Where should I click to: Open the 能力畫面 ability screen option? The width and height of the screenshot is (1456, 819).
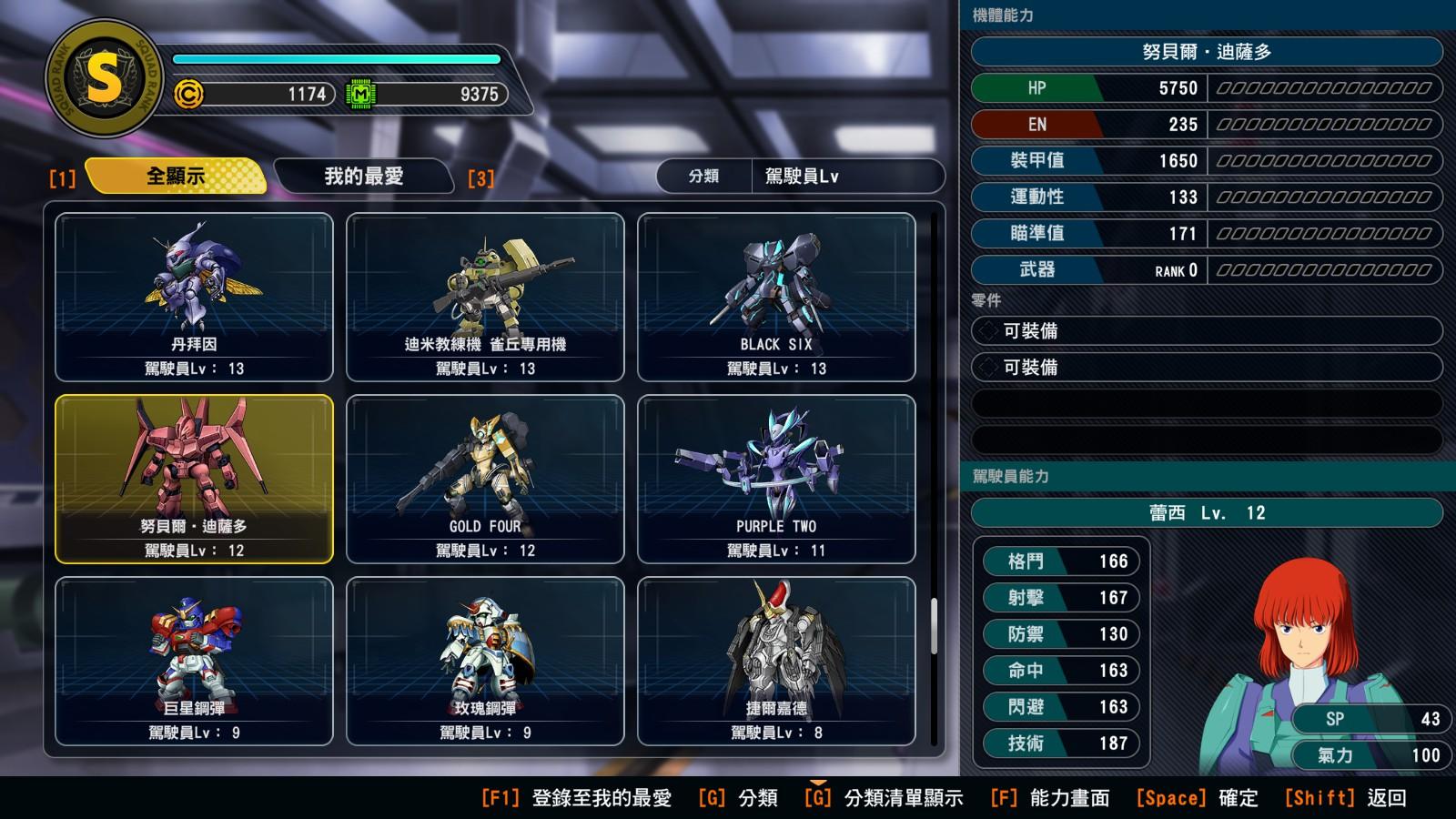(1050, 798)
